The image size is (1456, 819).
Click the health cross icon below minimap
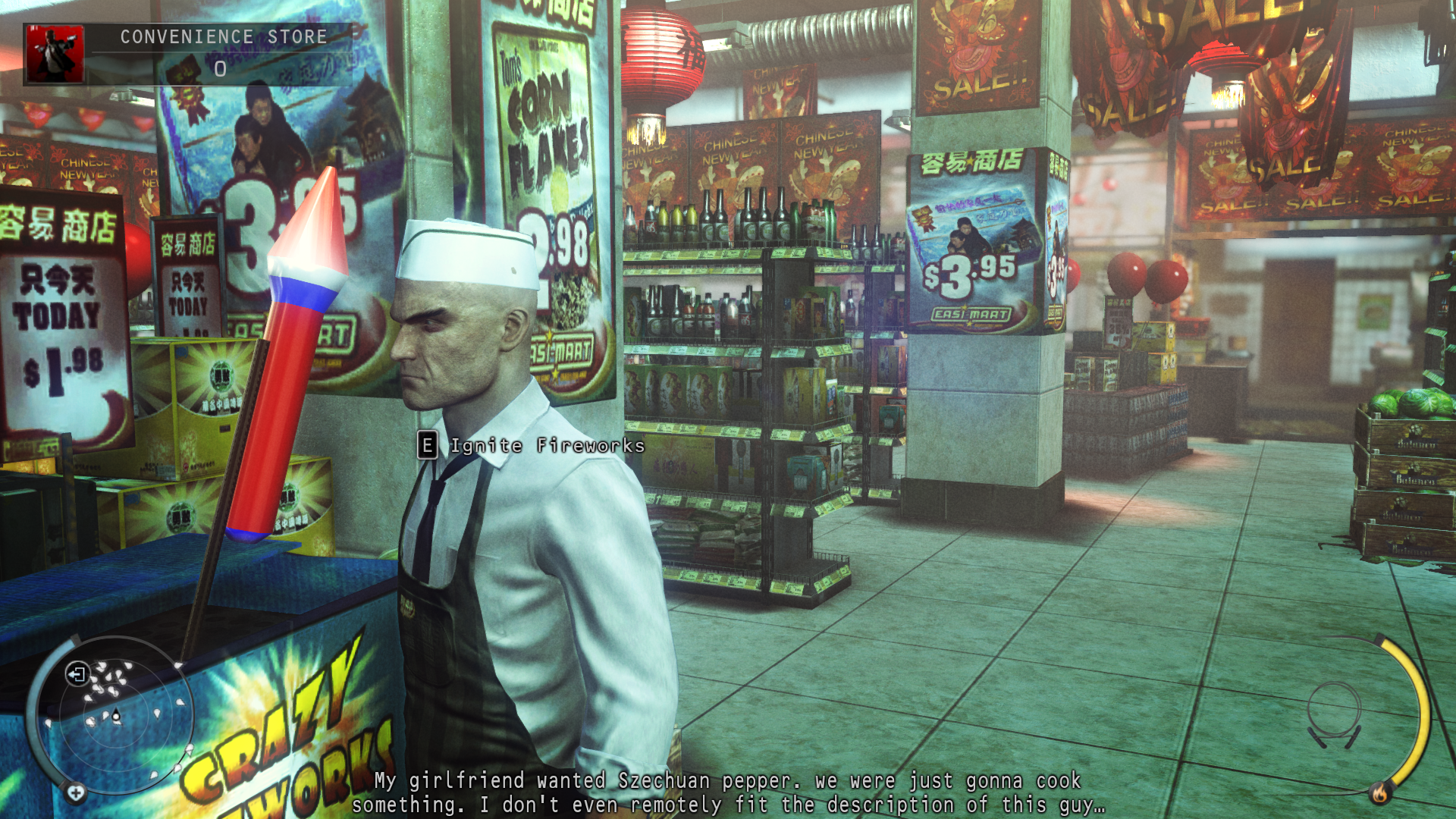75,793
